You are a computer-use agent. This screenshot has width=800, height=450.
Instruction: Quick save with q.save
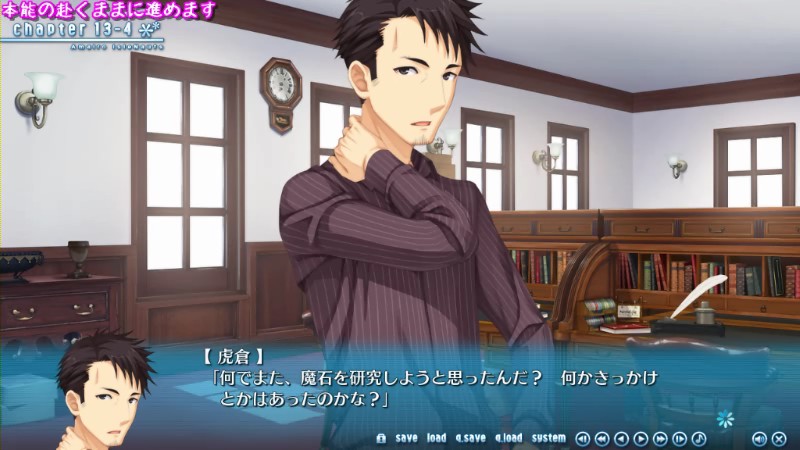click(470, 438)
